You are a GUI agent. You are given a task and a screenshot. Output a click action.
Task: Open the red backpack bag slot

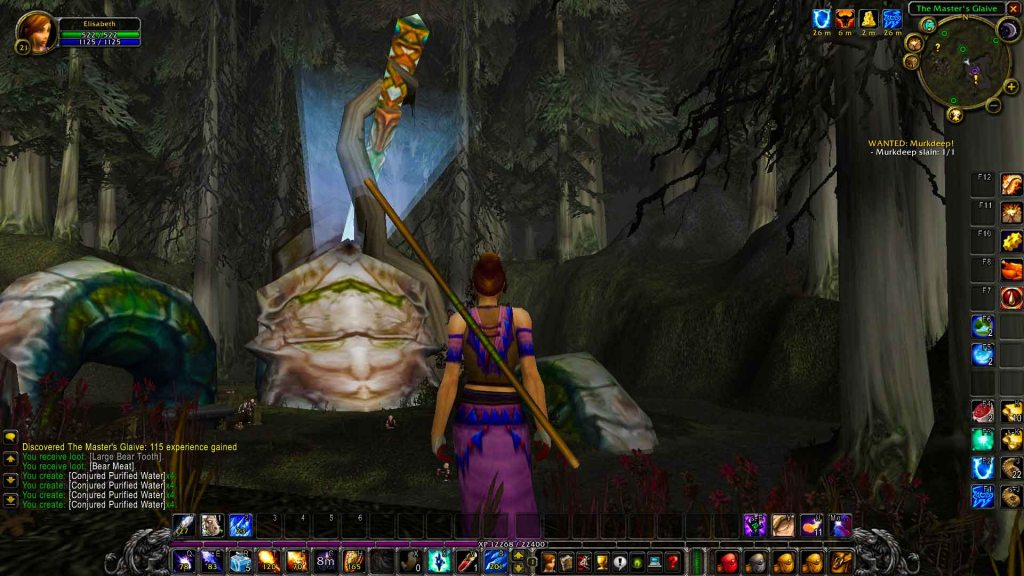point(728,561)
